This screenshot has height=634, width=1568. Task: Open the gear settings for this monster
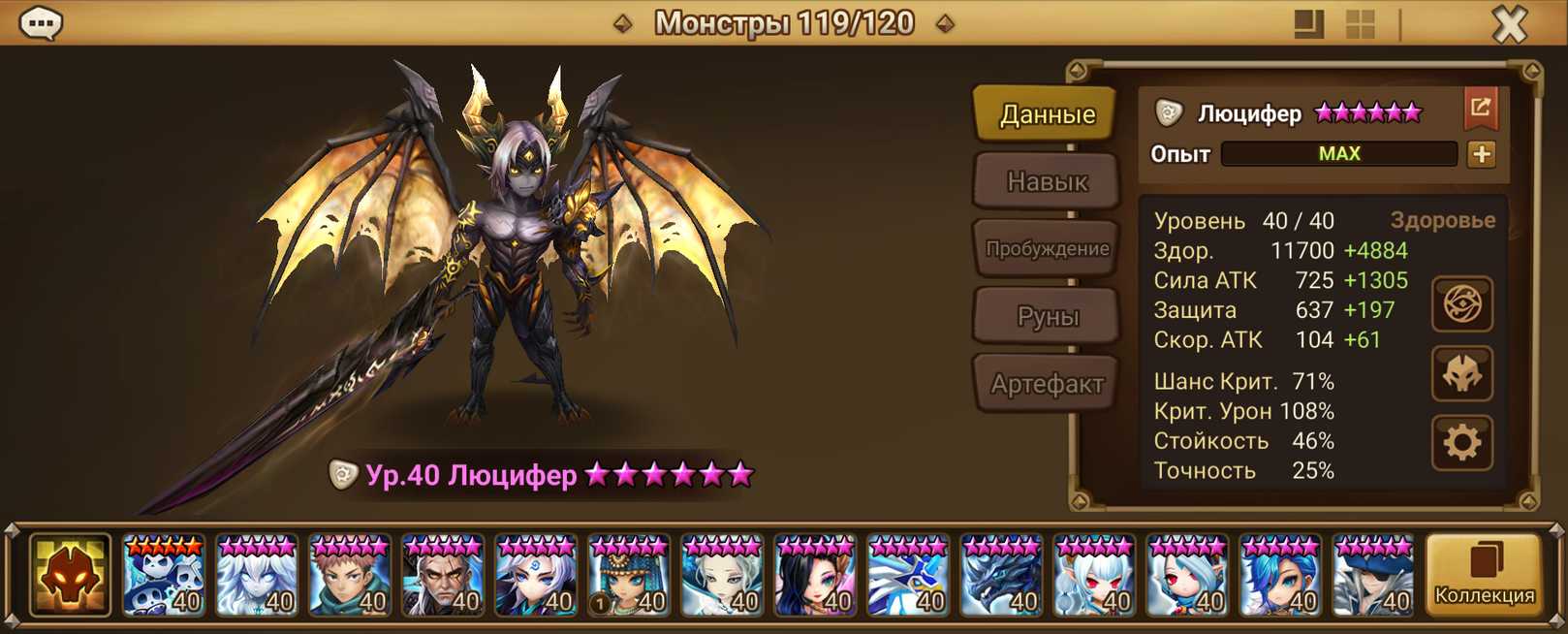click(1461, 443)
